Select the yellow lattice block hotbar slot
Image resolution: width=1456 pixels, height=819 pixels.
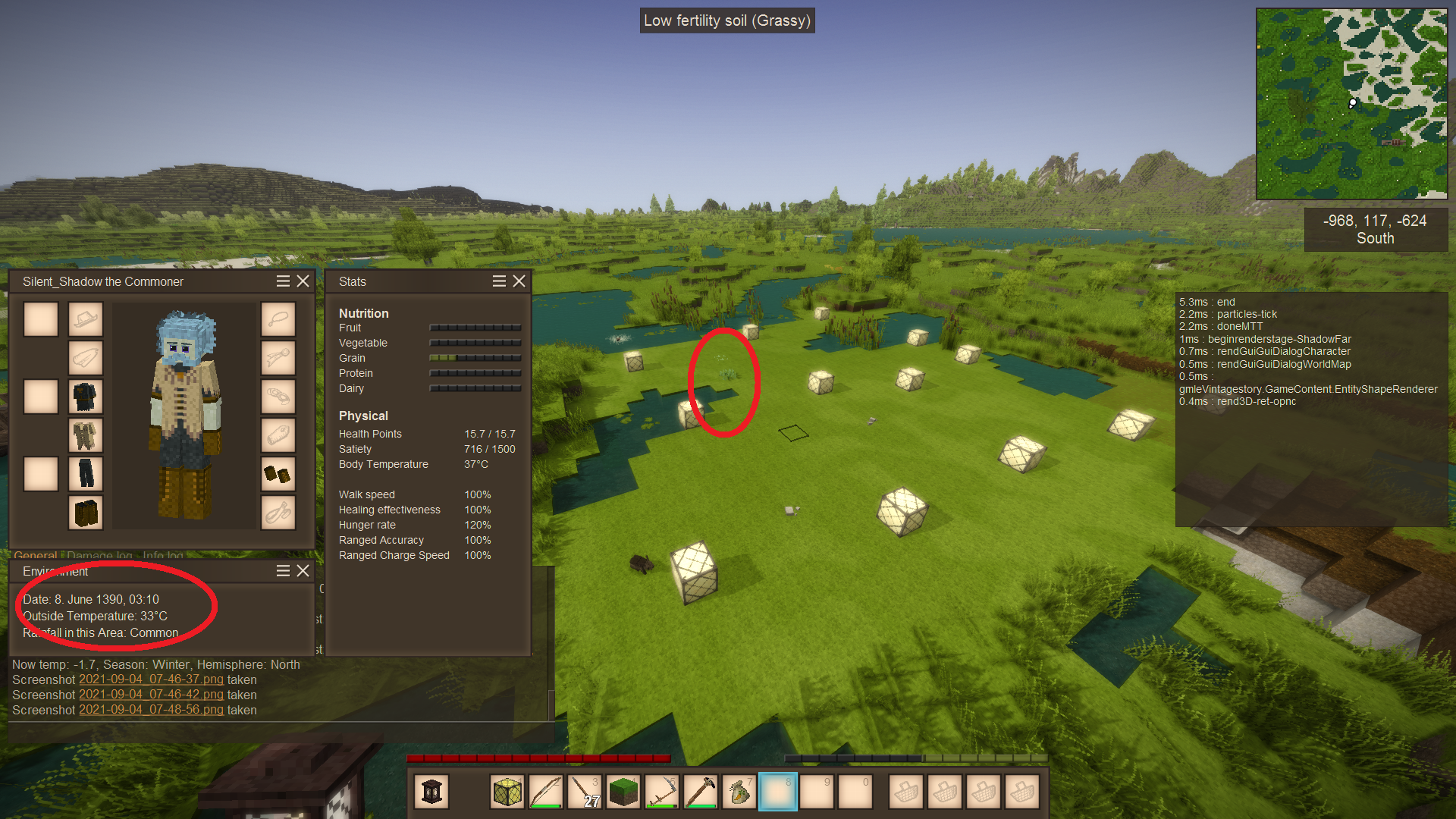pos(507,792)
